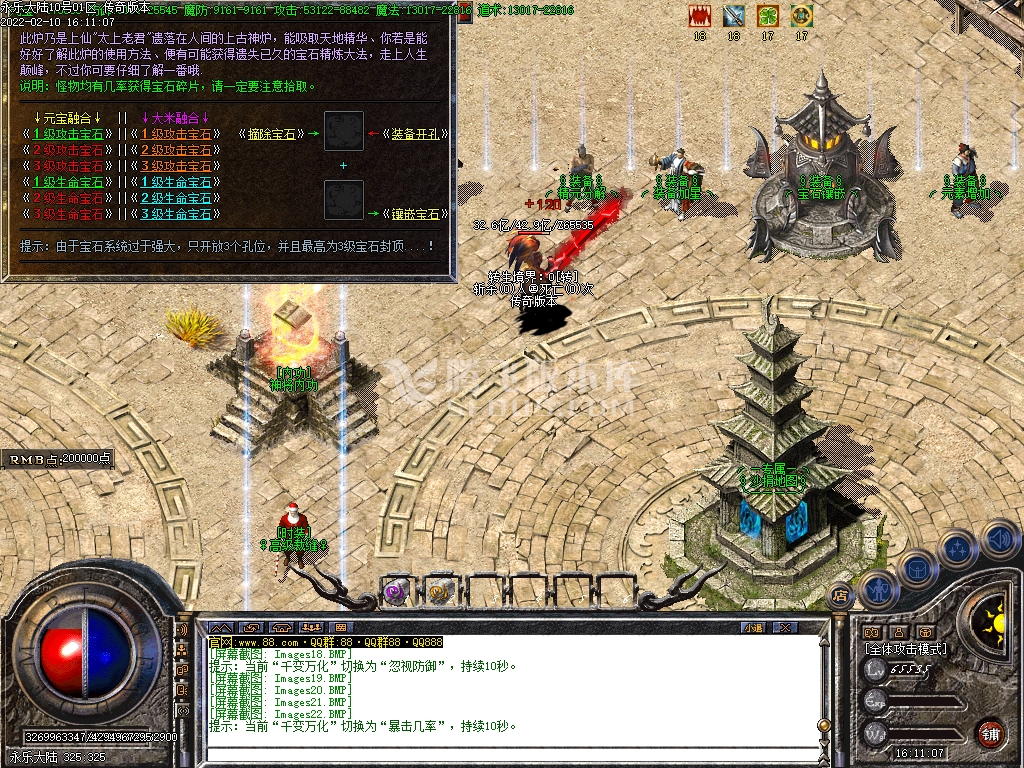Choose the cyan 大米 3级生命宝石 fusion link
This screenshot has width=1024, height=768.
pyautogui.click(x=176, y=214)
